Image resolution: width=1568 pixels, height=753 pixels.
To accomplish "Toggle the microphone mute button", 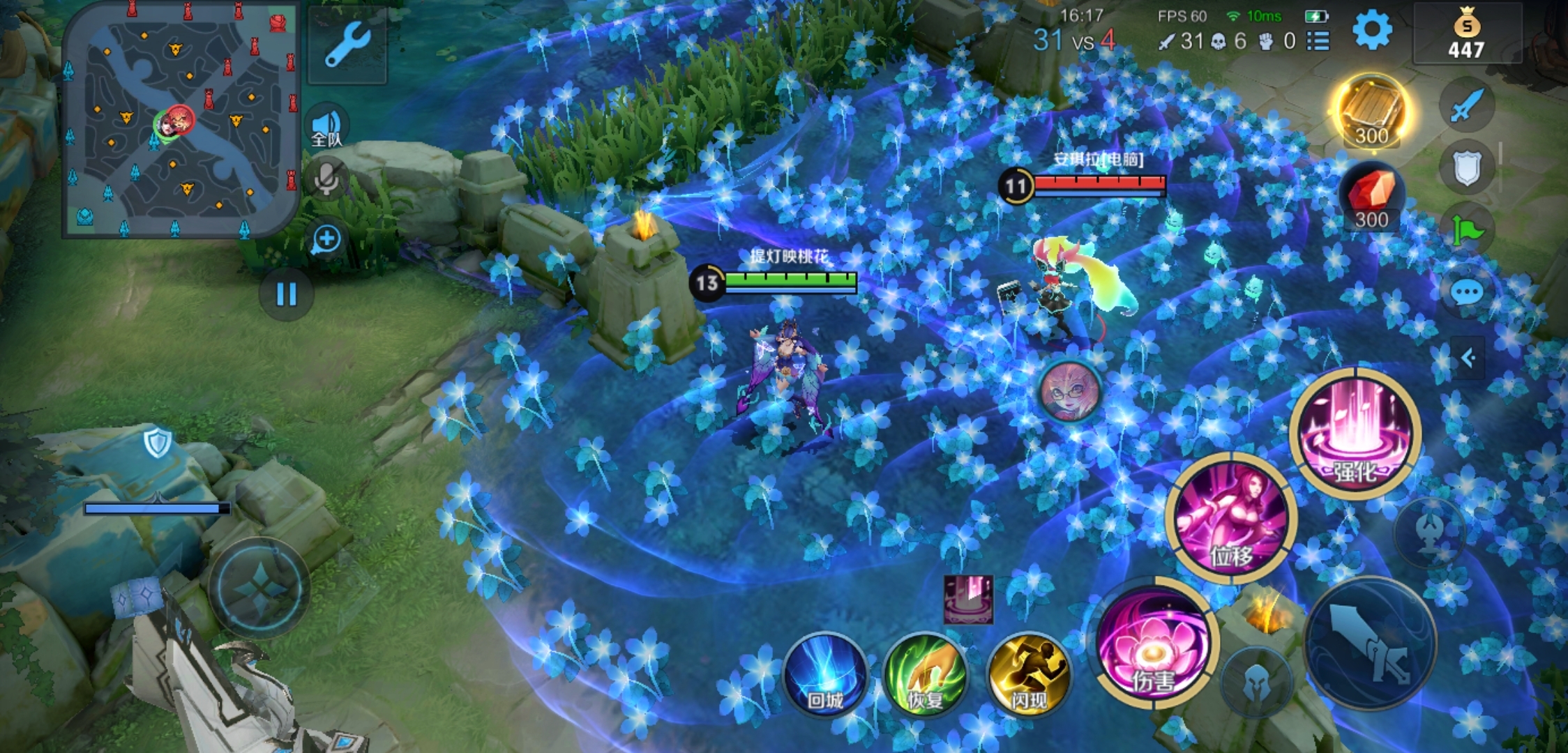I will (x=326, y=178).
